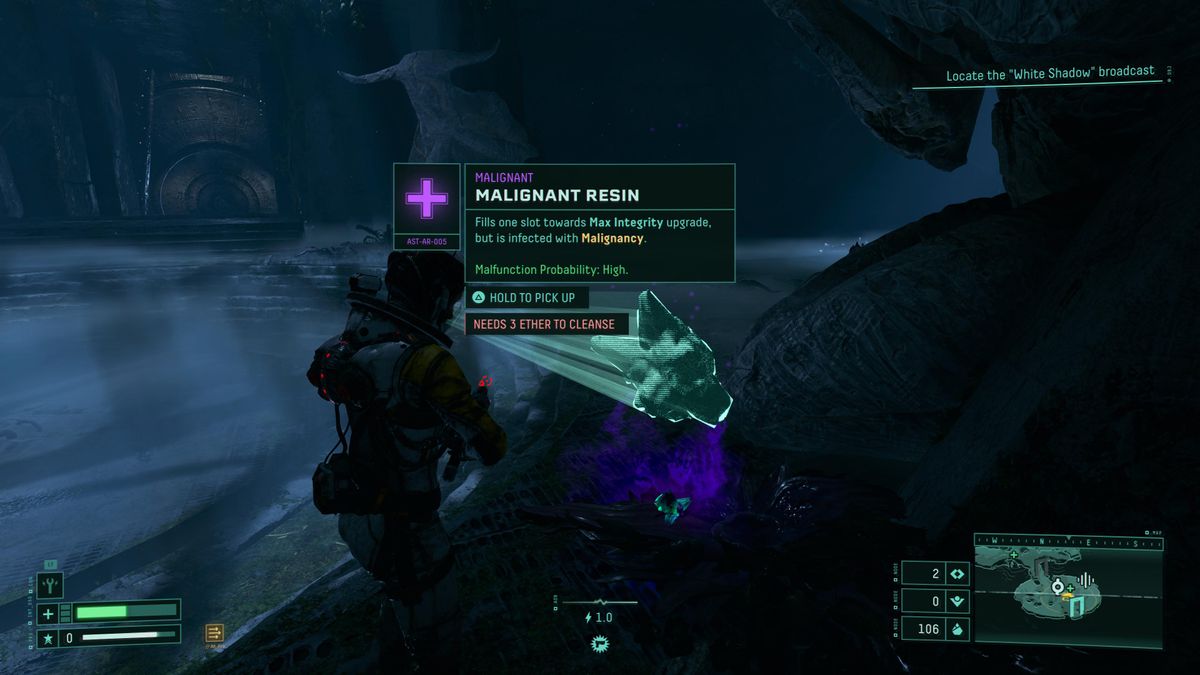1200x675 pixels.
Task: Select the White Shadow broadcast objective tracker
Action: click(x=1050, y=74)
